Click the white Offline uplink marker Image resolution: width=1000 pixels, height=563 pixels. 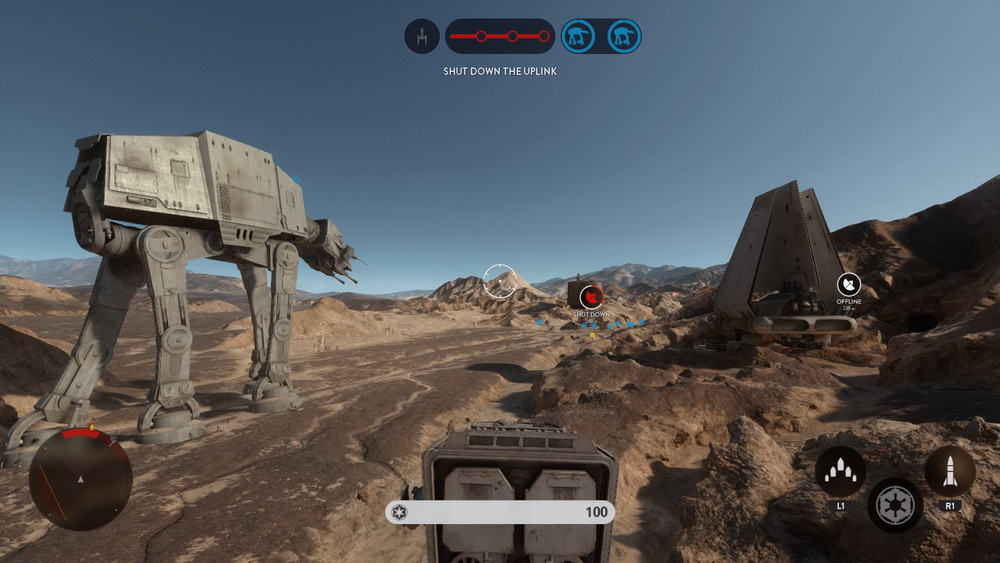click(849, 284)
